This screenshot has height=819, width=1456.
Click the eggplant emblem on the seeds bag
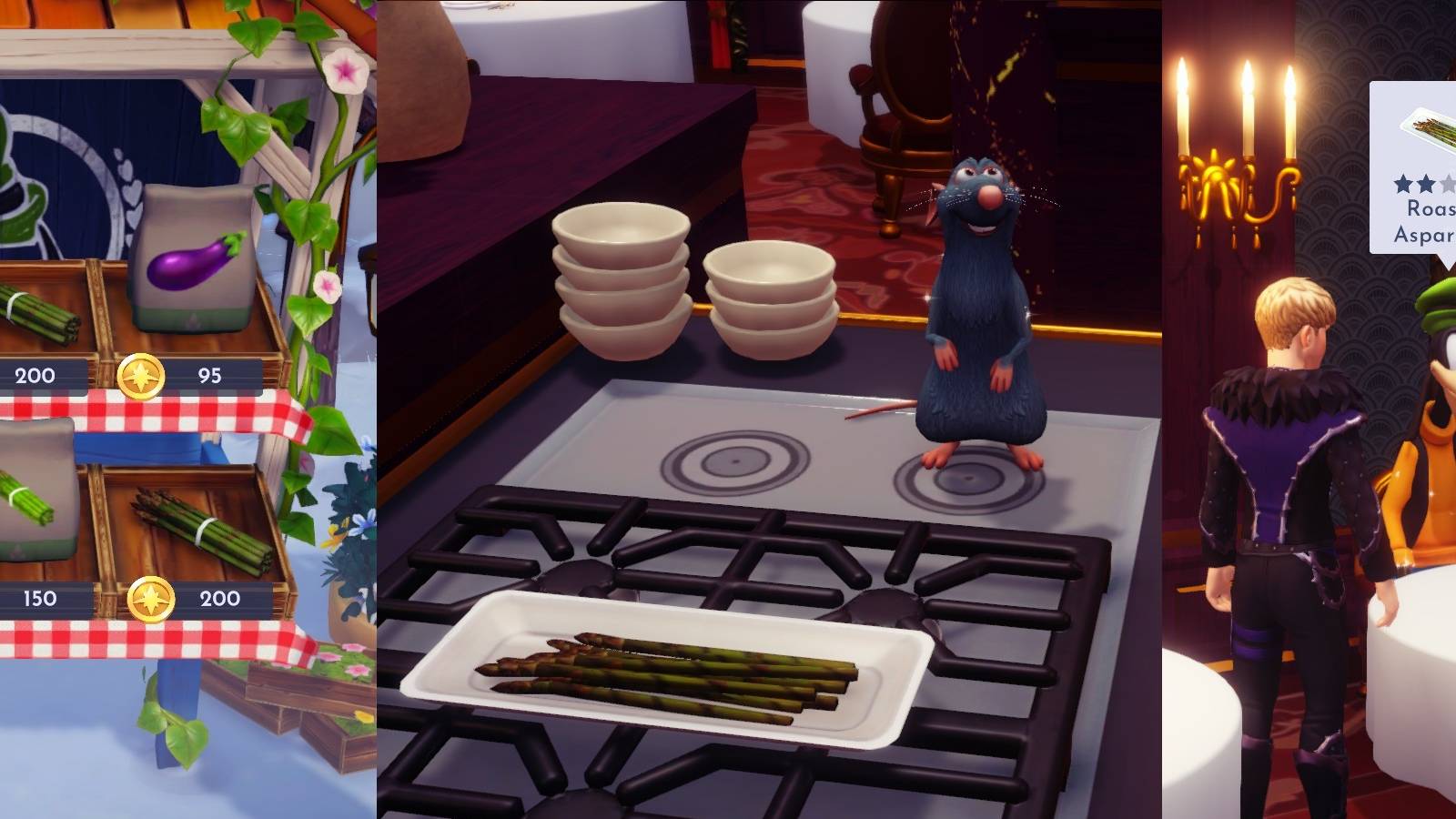click(196, 261)
